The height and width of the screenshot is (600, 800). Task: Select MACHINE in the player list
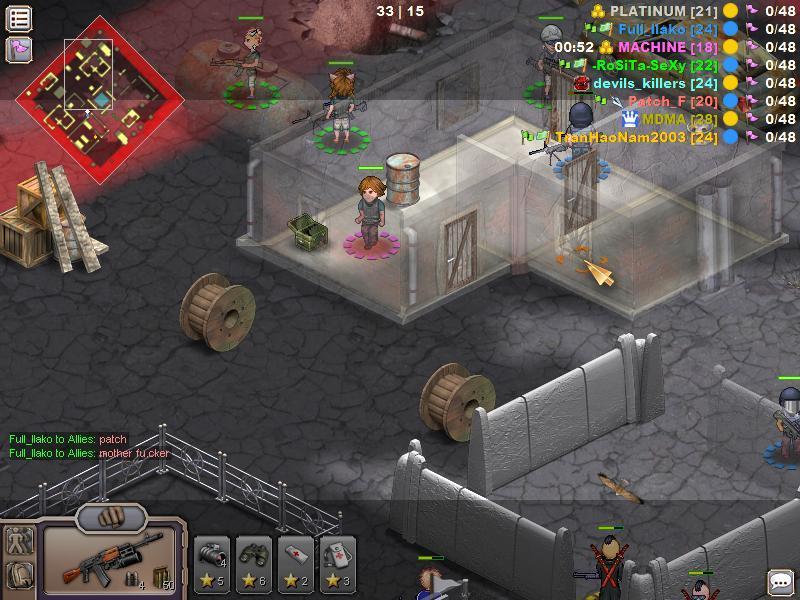(652, 47)
